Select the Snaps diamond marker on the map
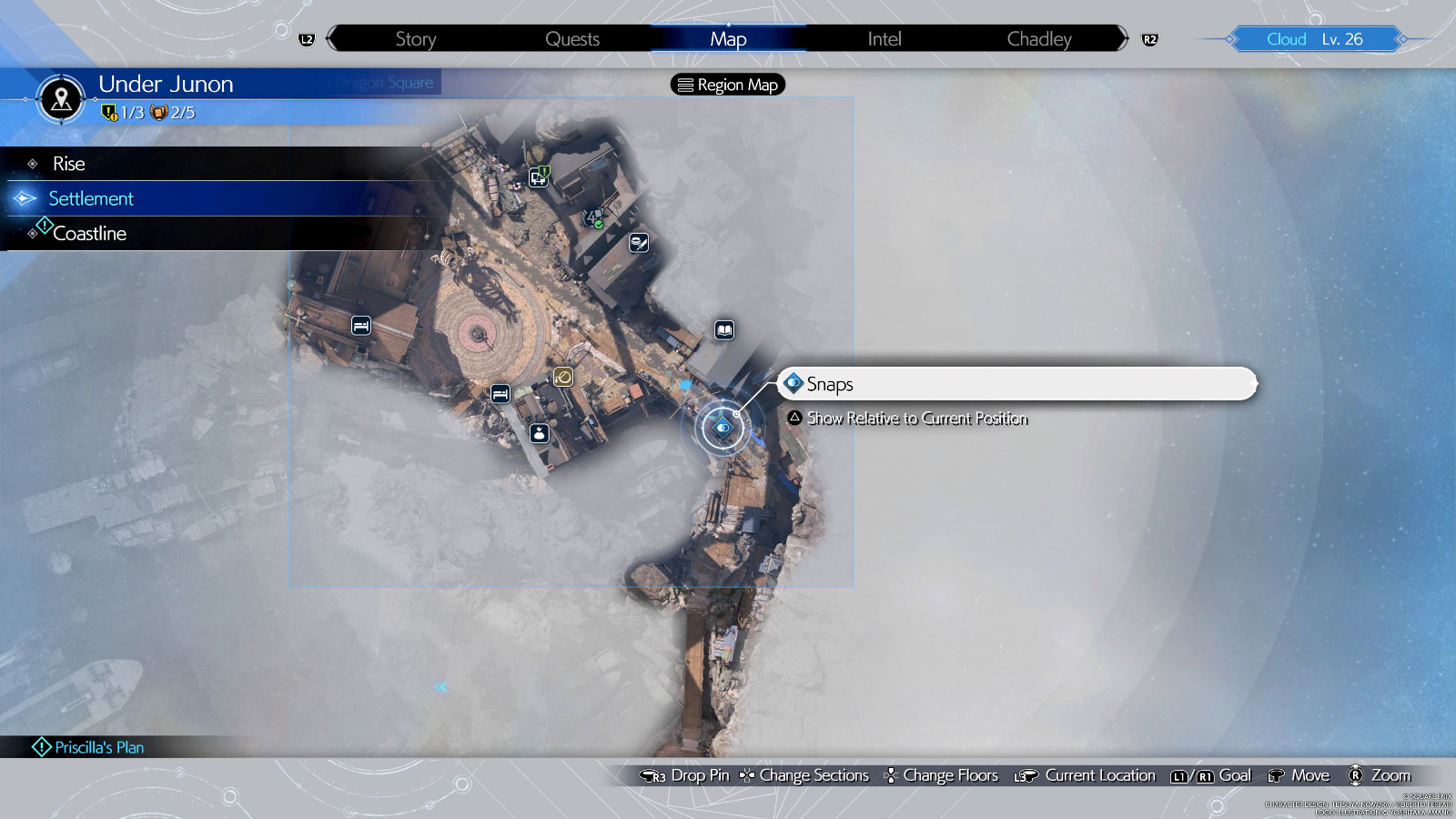The image size is (1456, 819). pos(722,426)
